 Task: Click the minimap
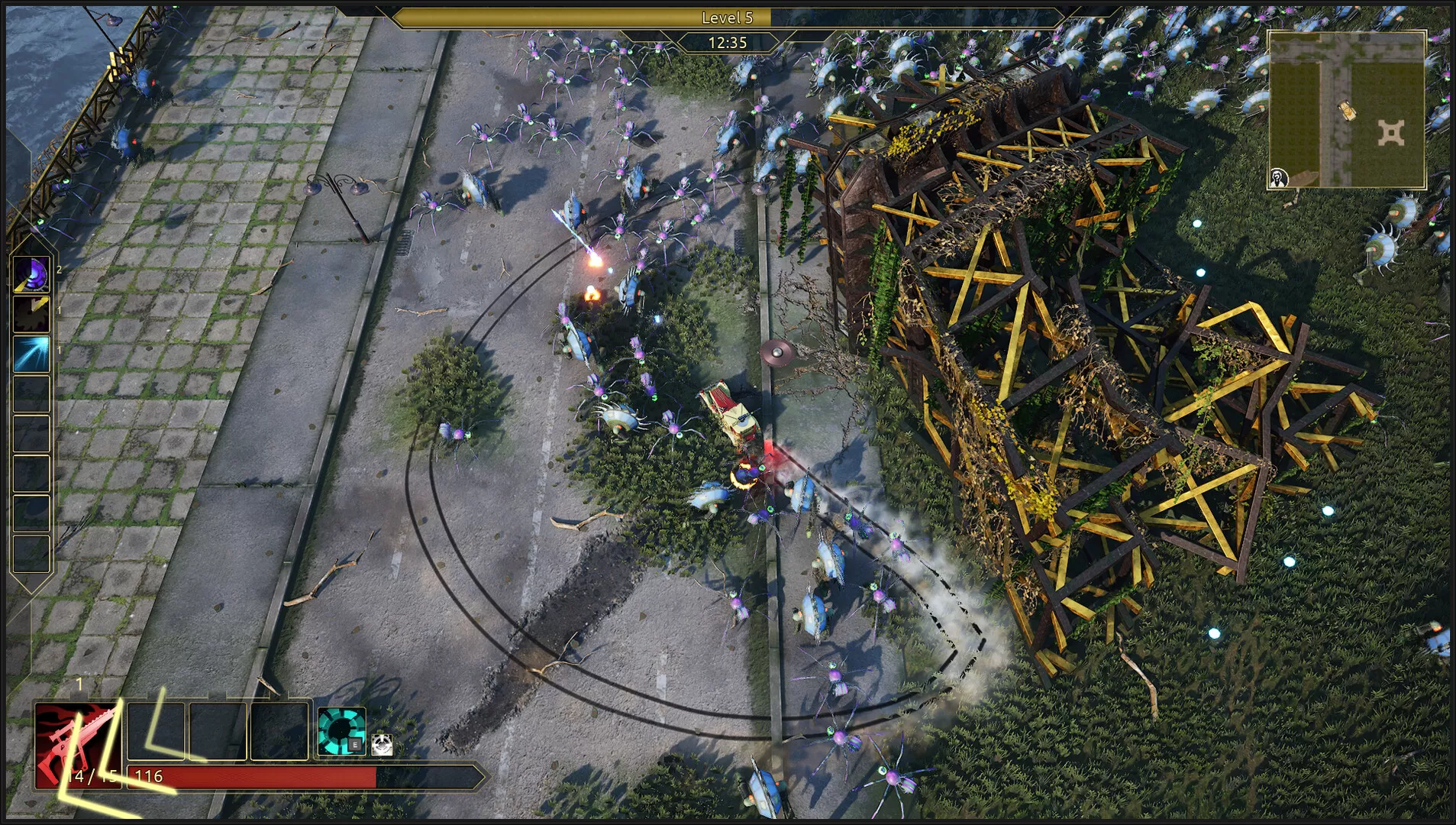(x=1347, y=109)
